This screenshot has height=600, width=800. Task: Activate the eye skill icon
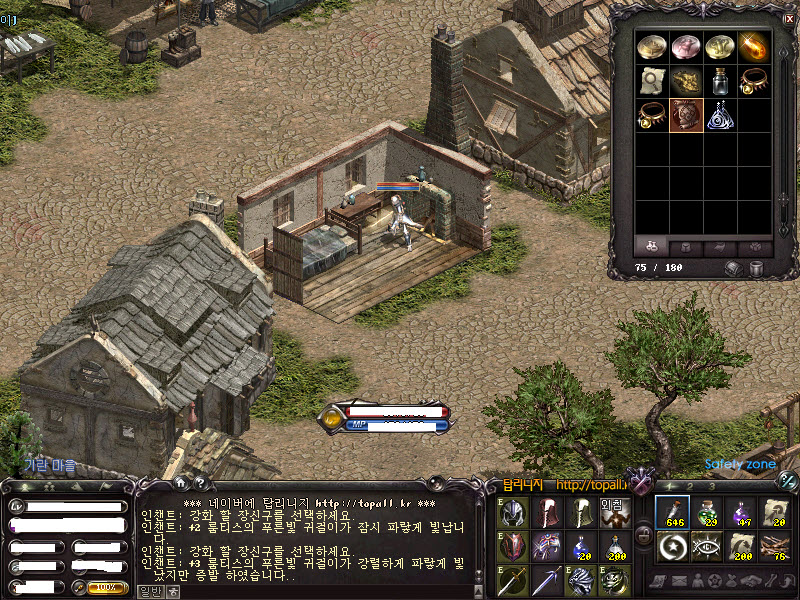[707, 547]
